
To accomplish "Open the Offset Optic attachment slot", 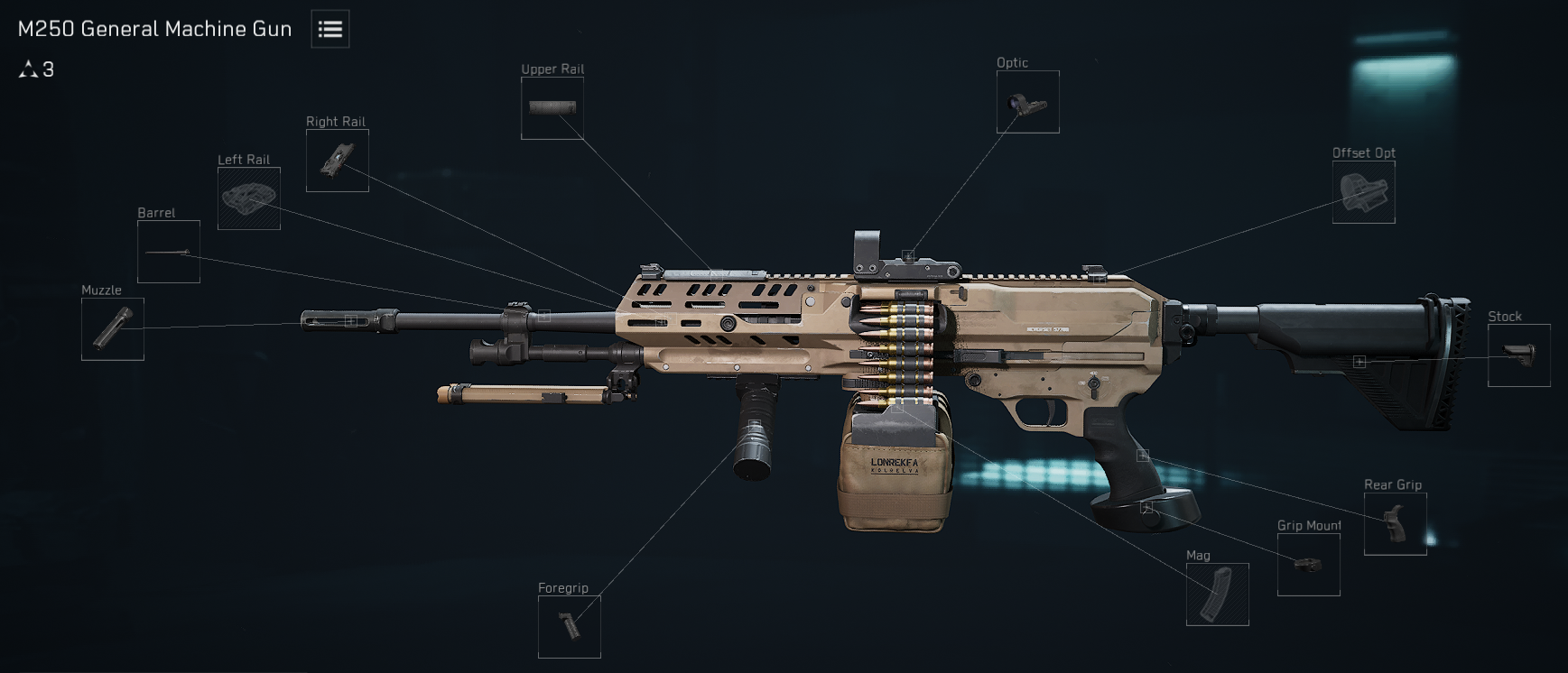I will (x=1364, y=192).
